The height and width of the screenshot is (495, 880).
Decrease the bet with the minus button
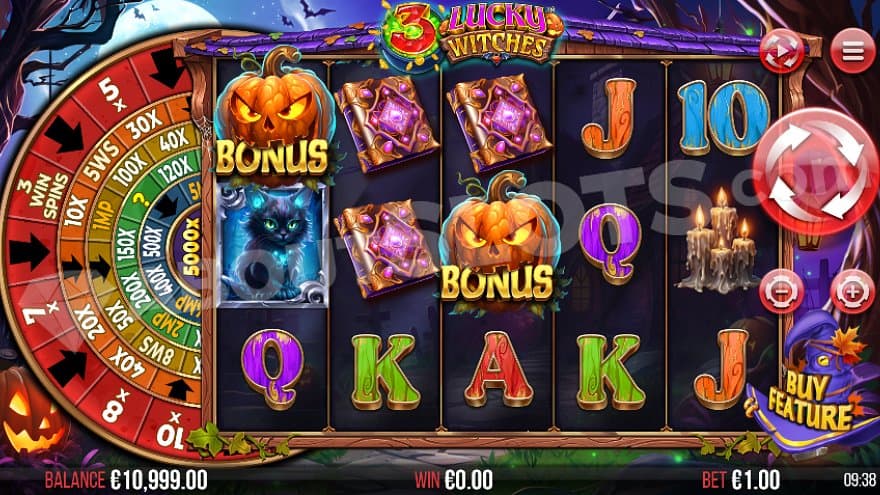coord(780,292)
